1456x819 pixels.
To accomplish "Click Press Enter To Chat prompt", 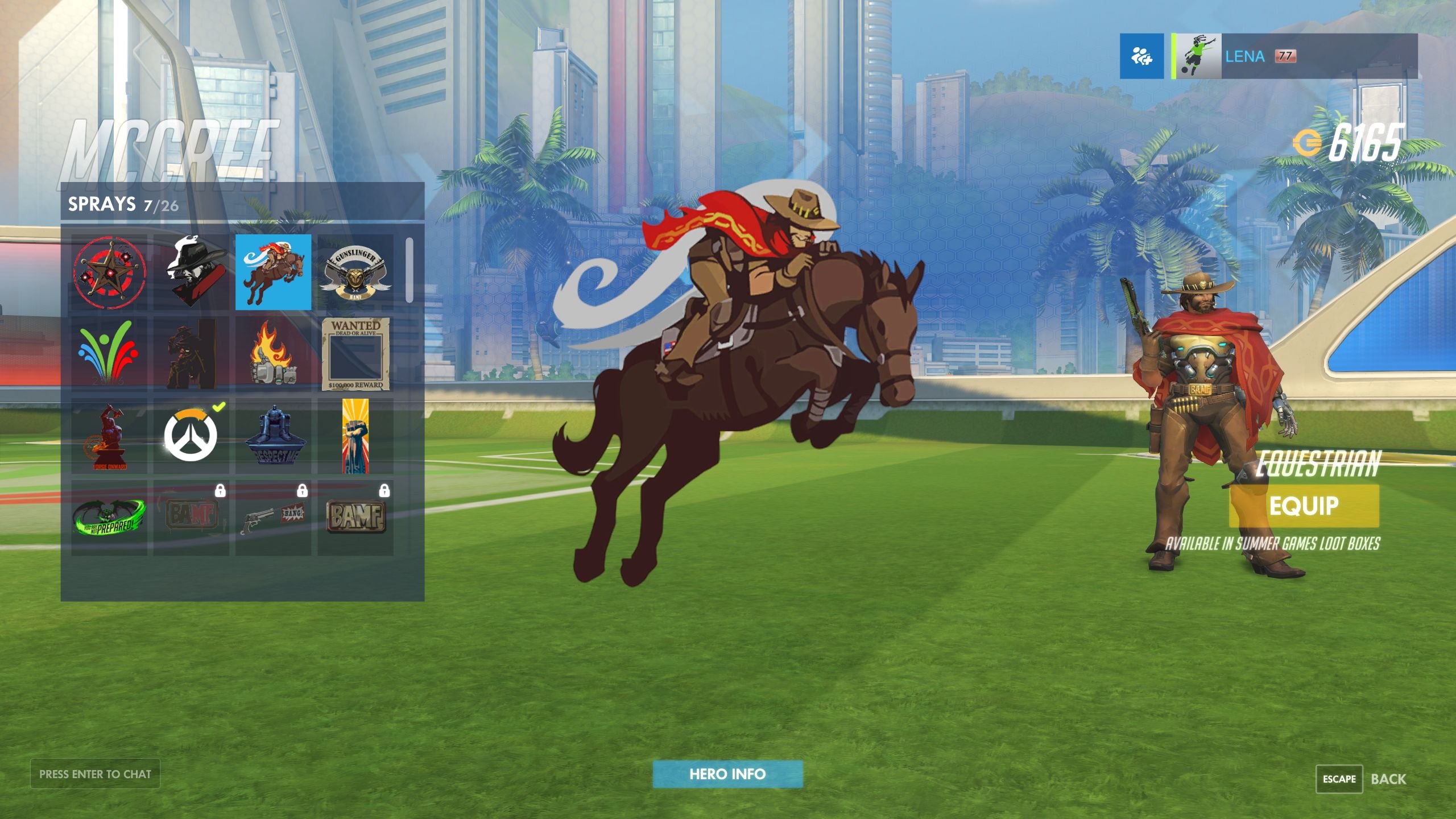I will point(95,773).
